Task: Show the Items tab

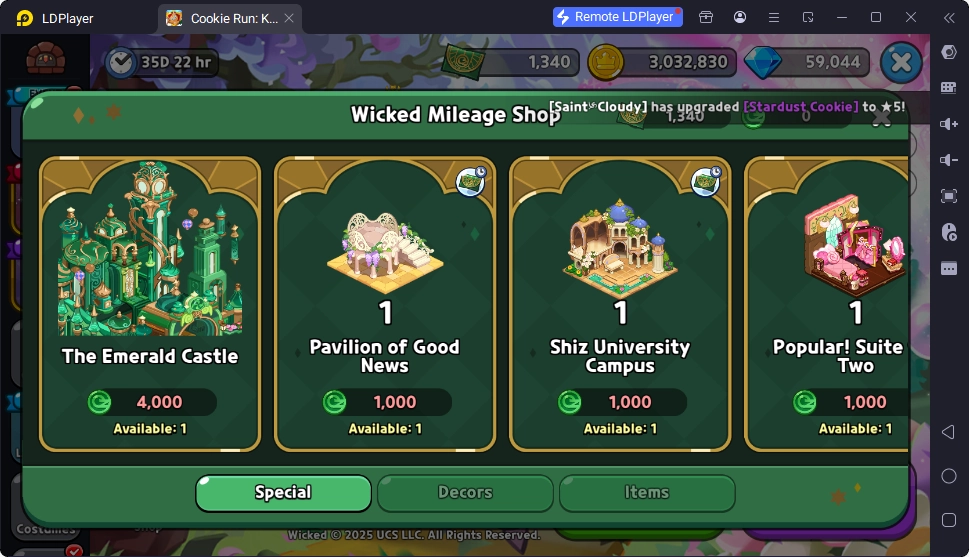Action: [x=647, y=493]
